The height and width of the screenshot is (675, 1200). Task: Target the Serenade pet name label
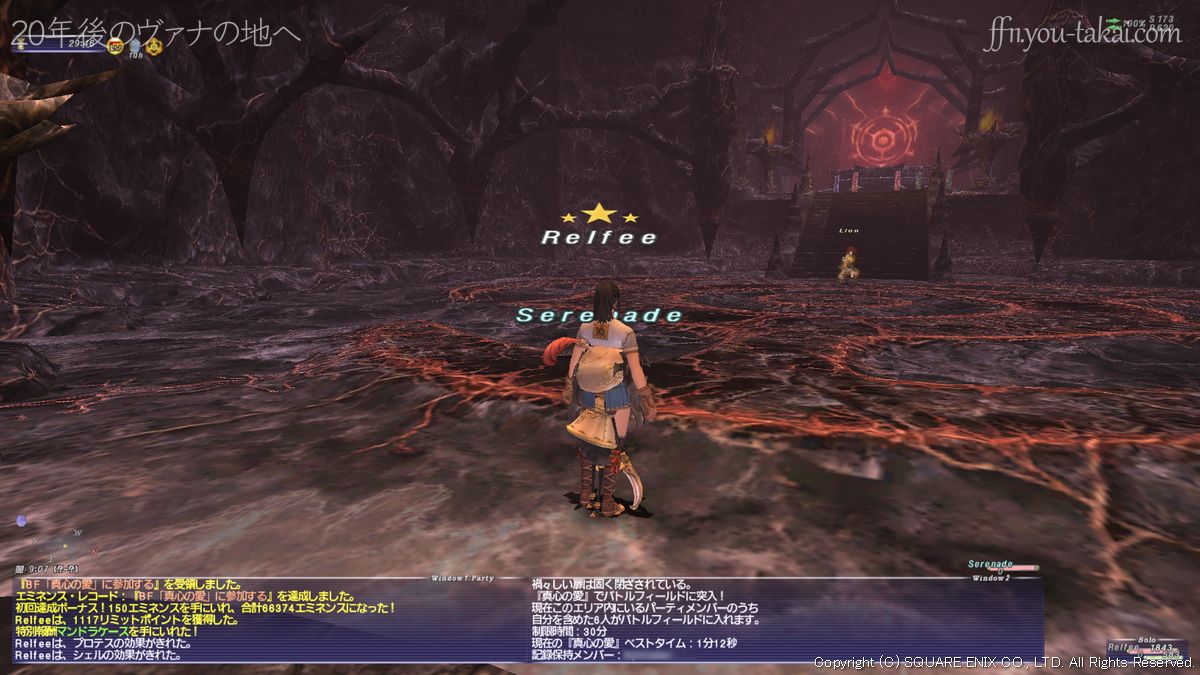pos(599,315)
